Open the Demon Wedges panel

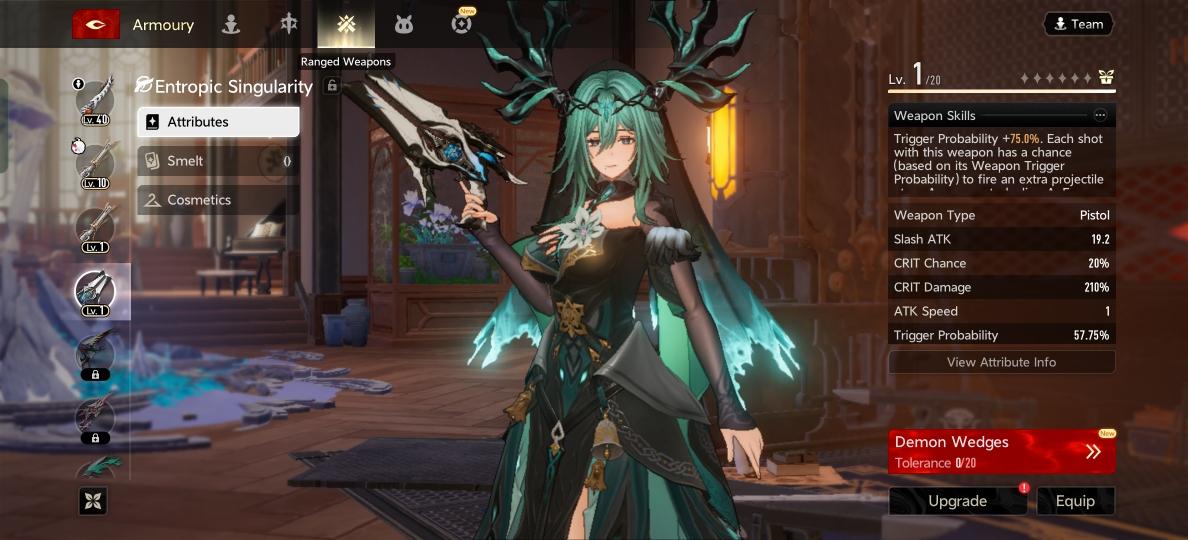click(x=1001, y=452)
